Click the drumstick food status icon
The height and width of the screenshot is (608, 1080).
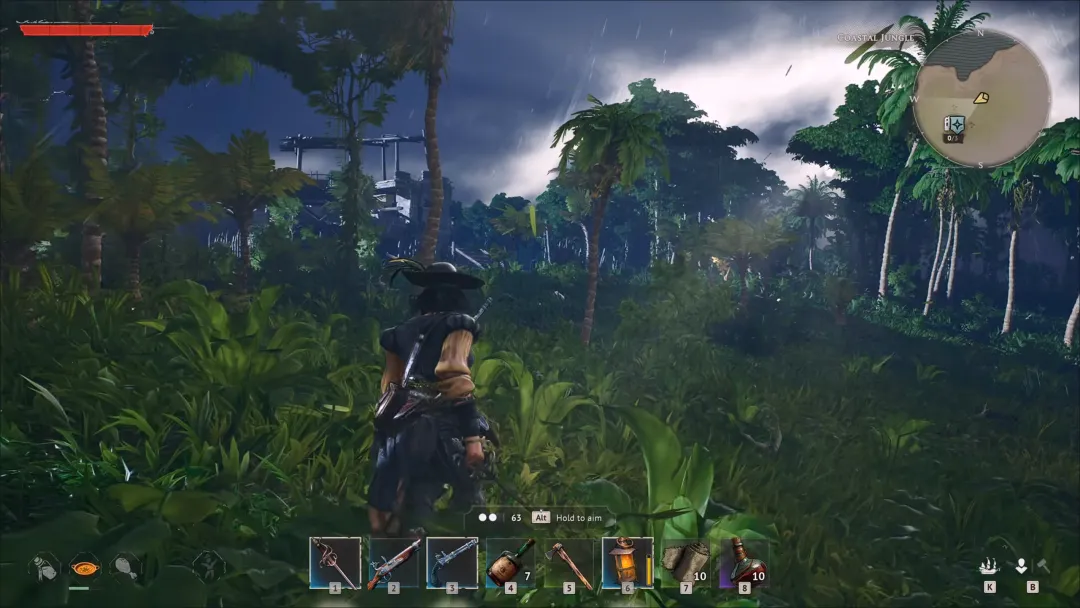(126, 567)
